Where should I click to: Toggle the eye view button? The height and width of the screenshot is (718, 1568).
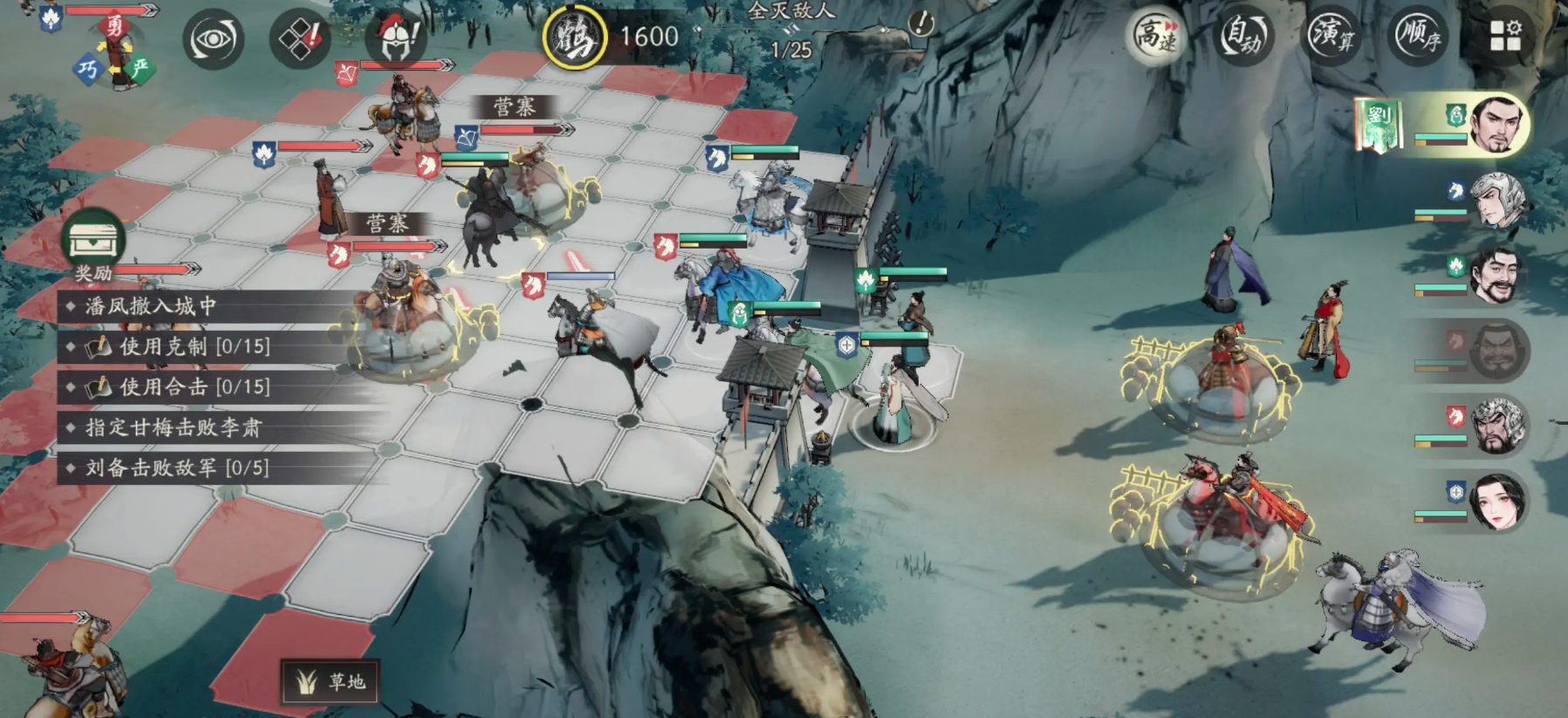click(x=213, y=39)
